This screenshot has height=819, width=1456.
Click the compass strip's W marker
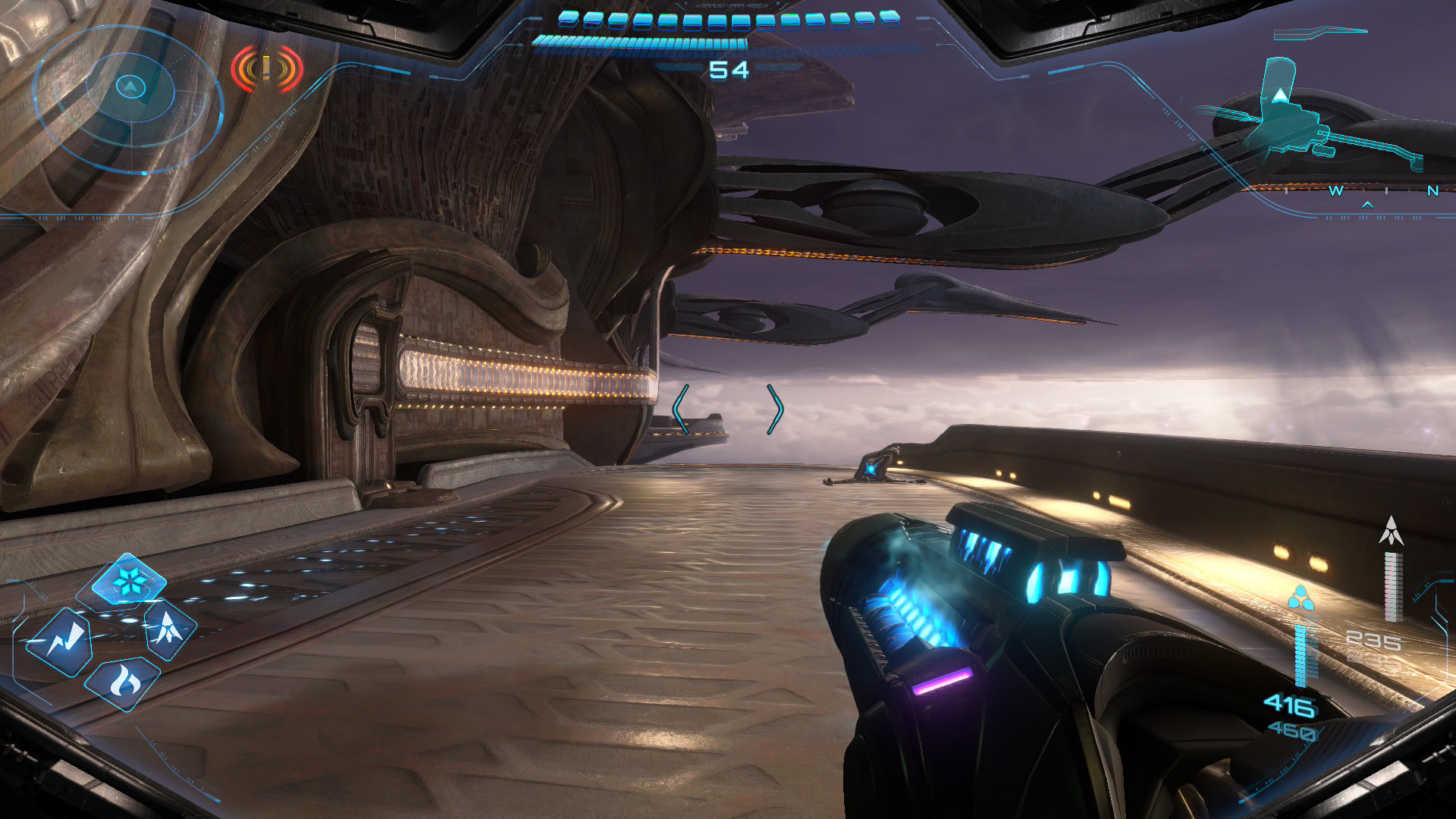1336,191
